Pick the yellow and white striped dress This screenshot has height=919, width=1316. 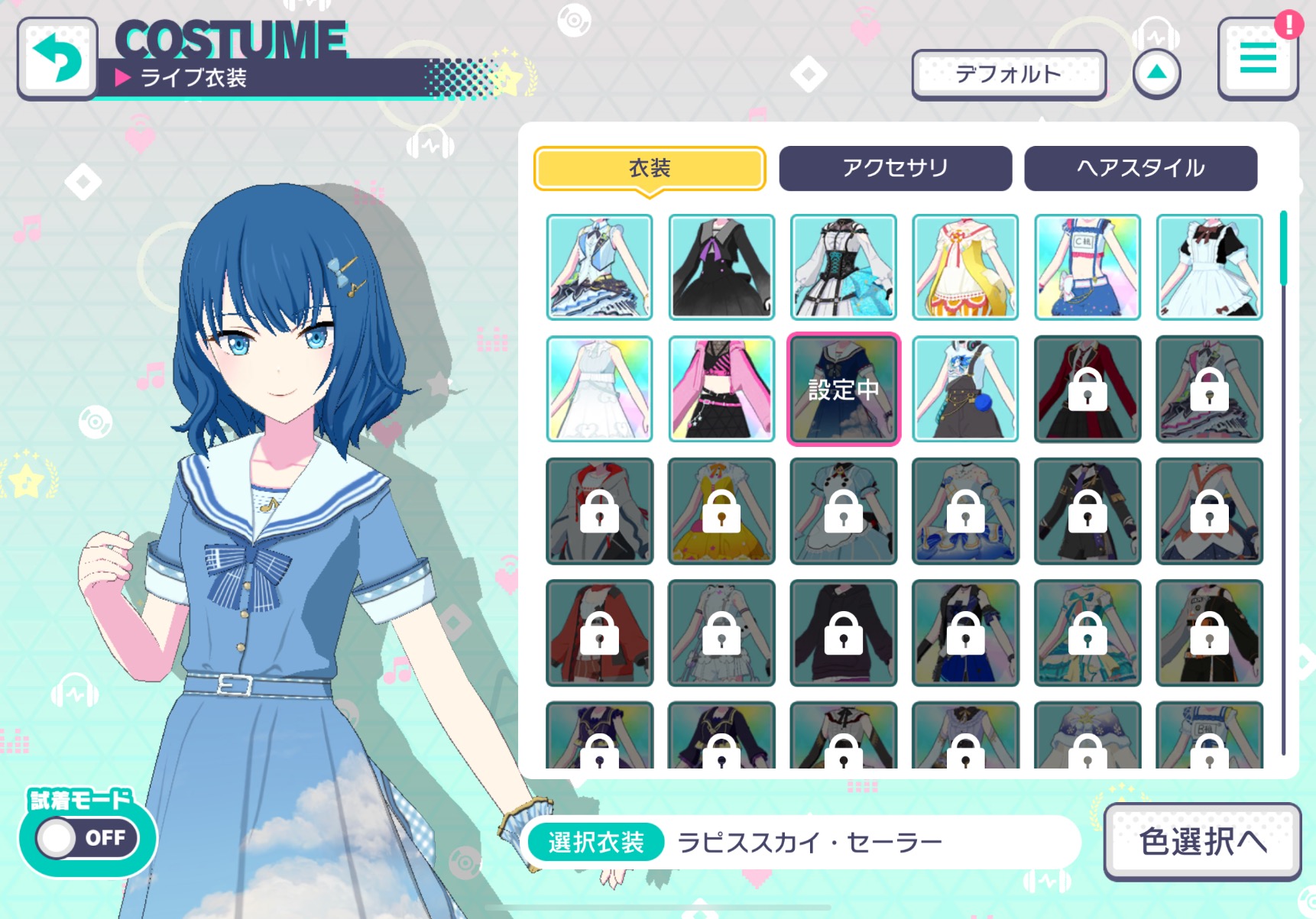[x=965, y=267]
